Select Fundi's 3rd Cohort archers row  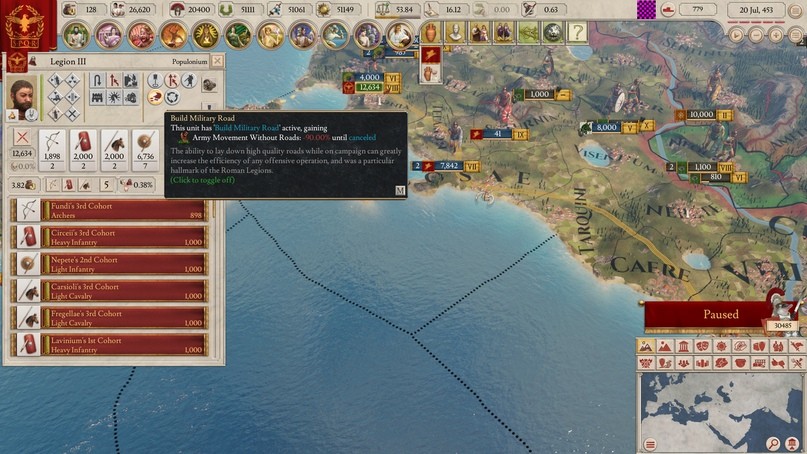click(109, 210)
